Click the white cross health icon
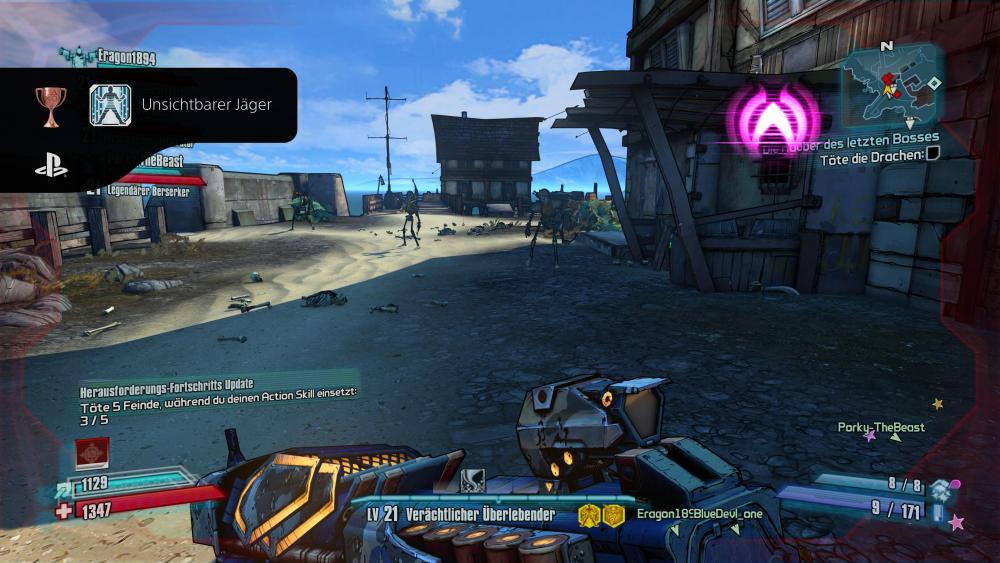This screenshot has width=1000, height=563. [x=65, y=511]
